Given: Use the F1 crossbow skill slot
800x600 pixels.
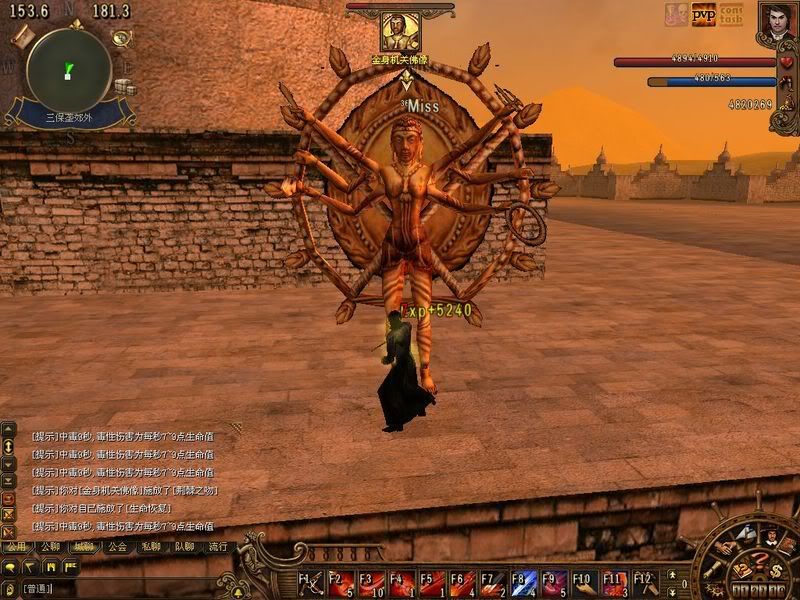Looking at the screenshot, I should coord(312,583).
